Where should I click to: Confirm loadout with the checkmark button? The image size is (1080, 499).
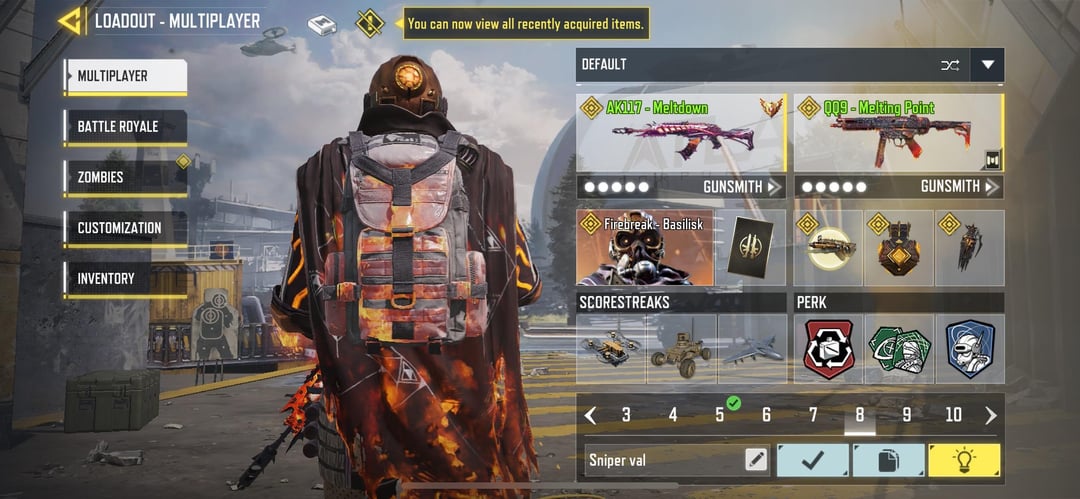(812, 460)
